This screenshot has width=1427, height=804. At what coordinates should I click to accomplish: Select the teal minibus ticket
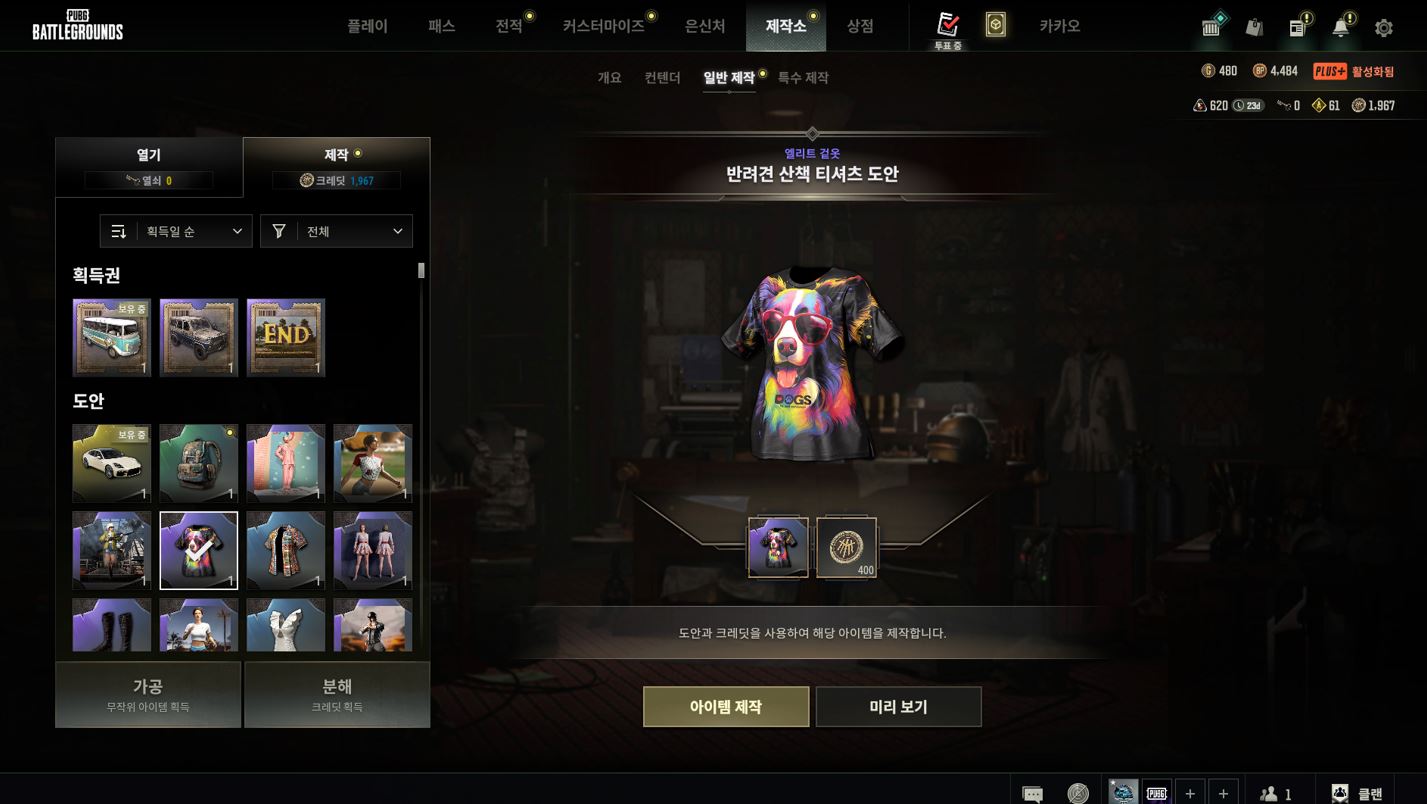coord(112,337)
